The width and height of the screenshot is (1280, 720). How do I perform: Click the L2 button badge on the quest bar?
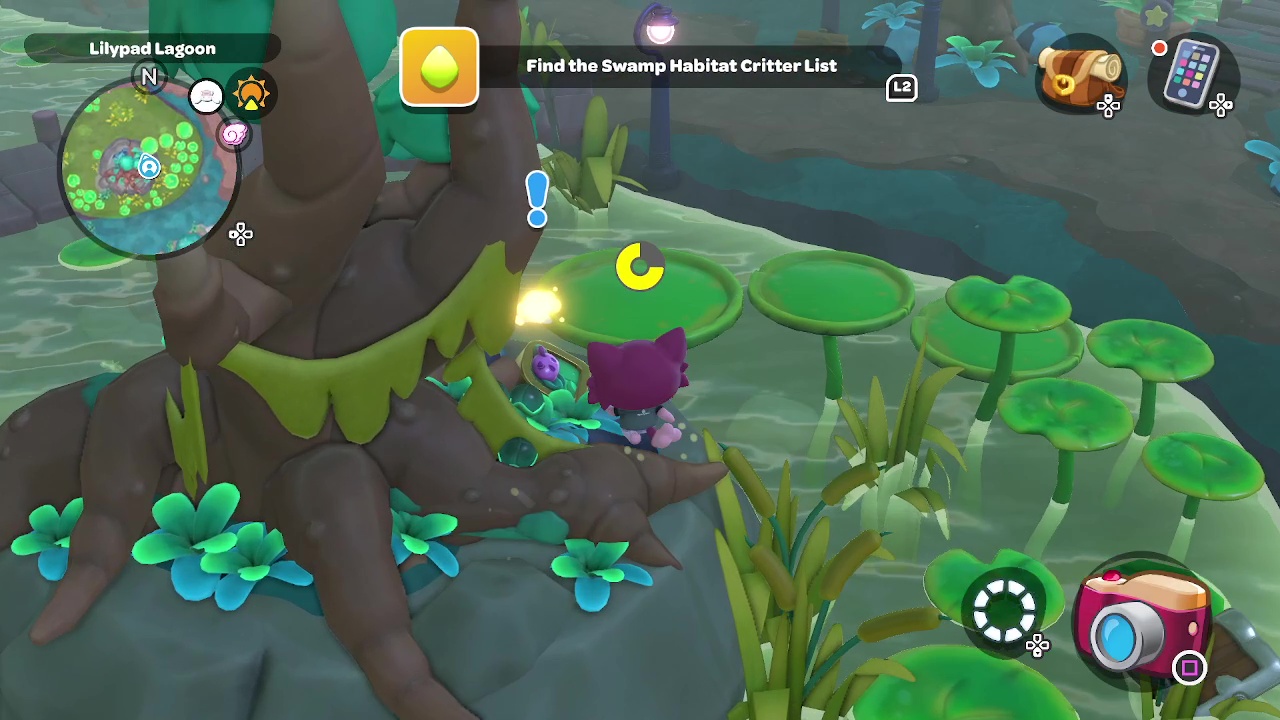(x=901, y=89)
